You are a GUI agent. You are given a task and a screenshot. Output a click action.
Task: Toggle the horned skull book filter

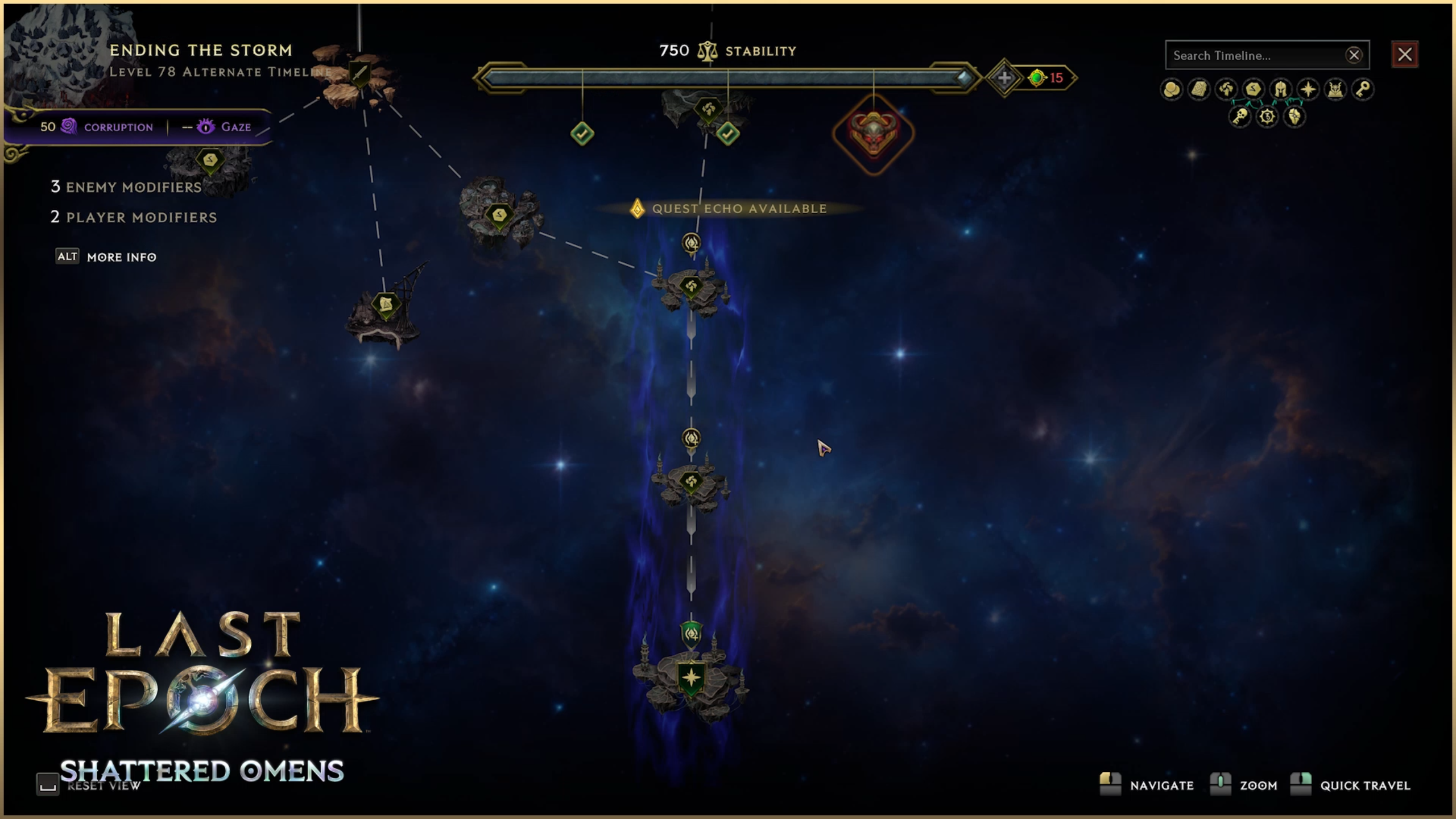point(1335,89)
